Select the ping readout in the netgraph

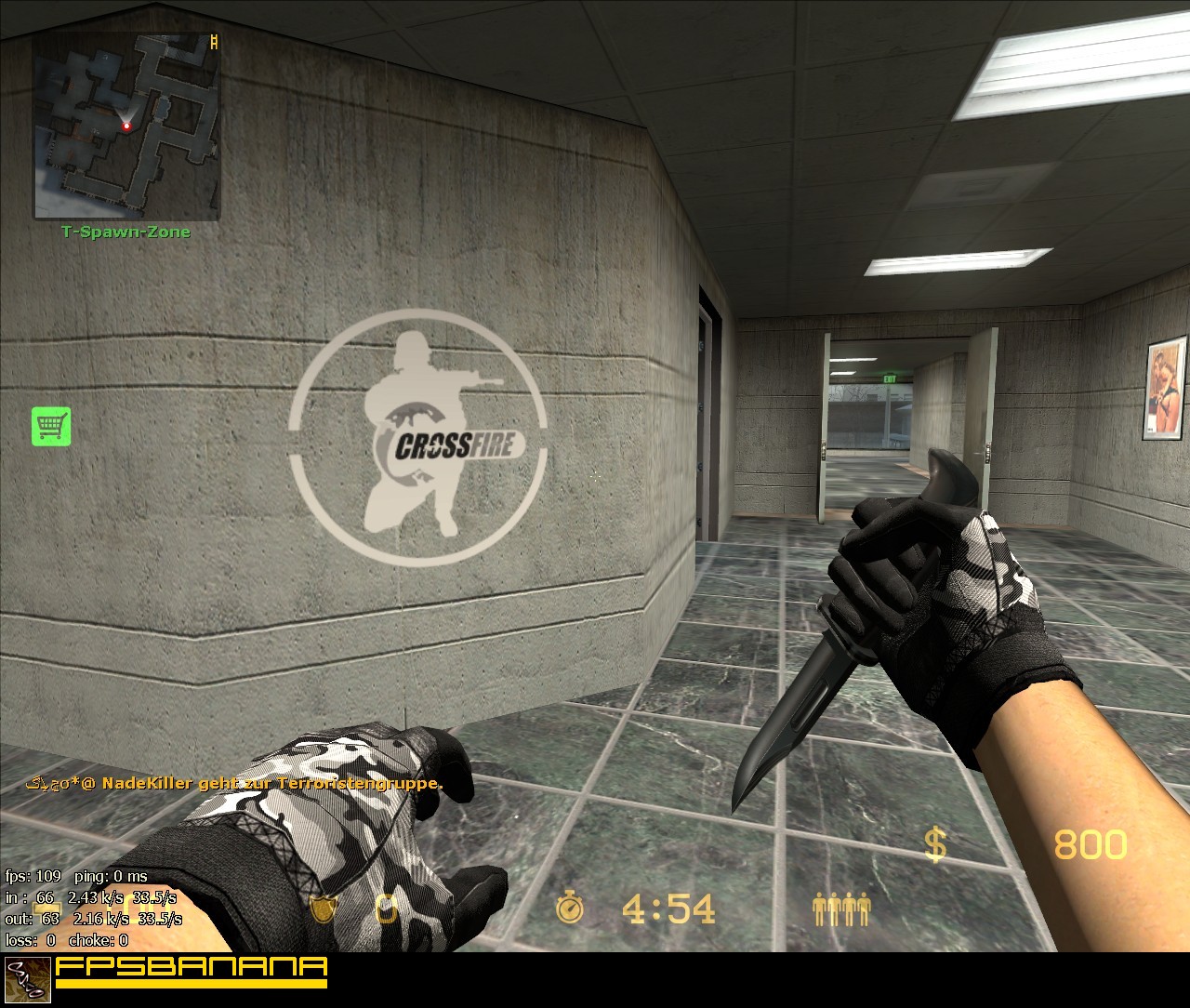coord(112,876)
